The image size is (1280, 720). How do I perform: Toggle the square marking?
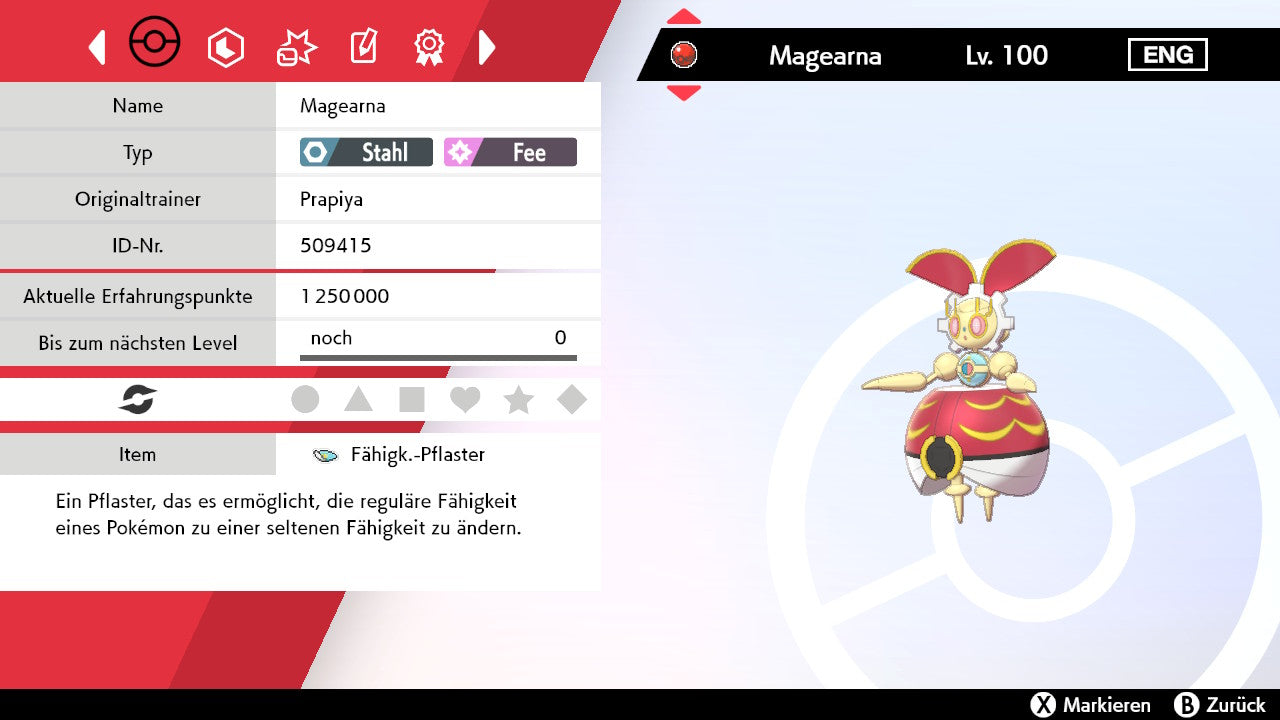[411, 400]
